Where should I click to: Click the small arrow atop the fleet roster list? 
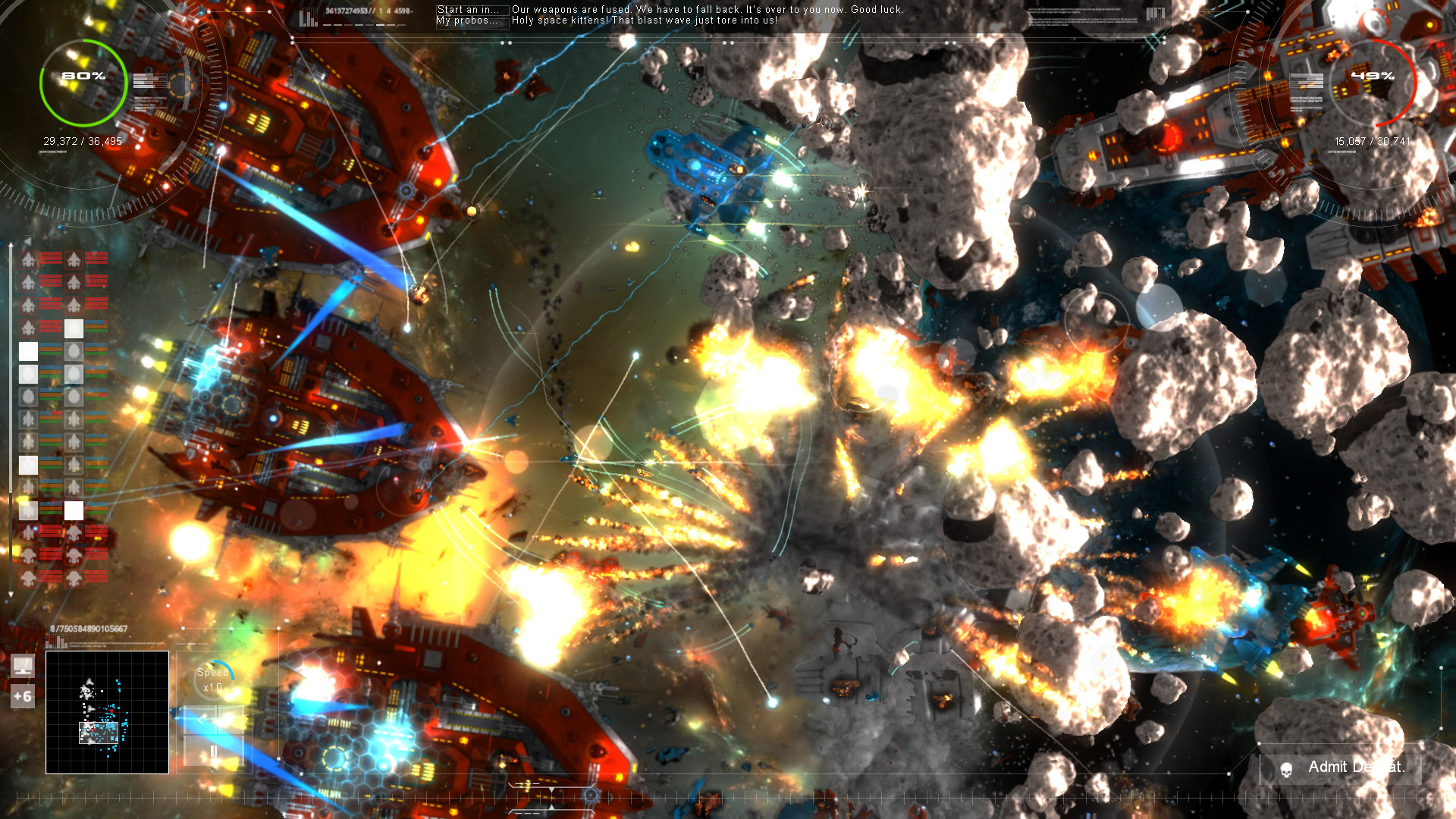26,241
